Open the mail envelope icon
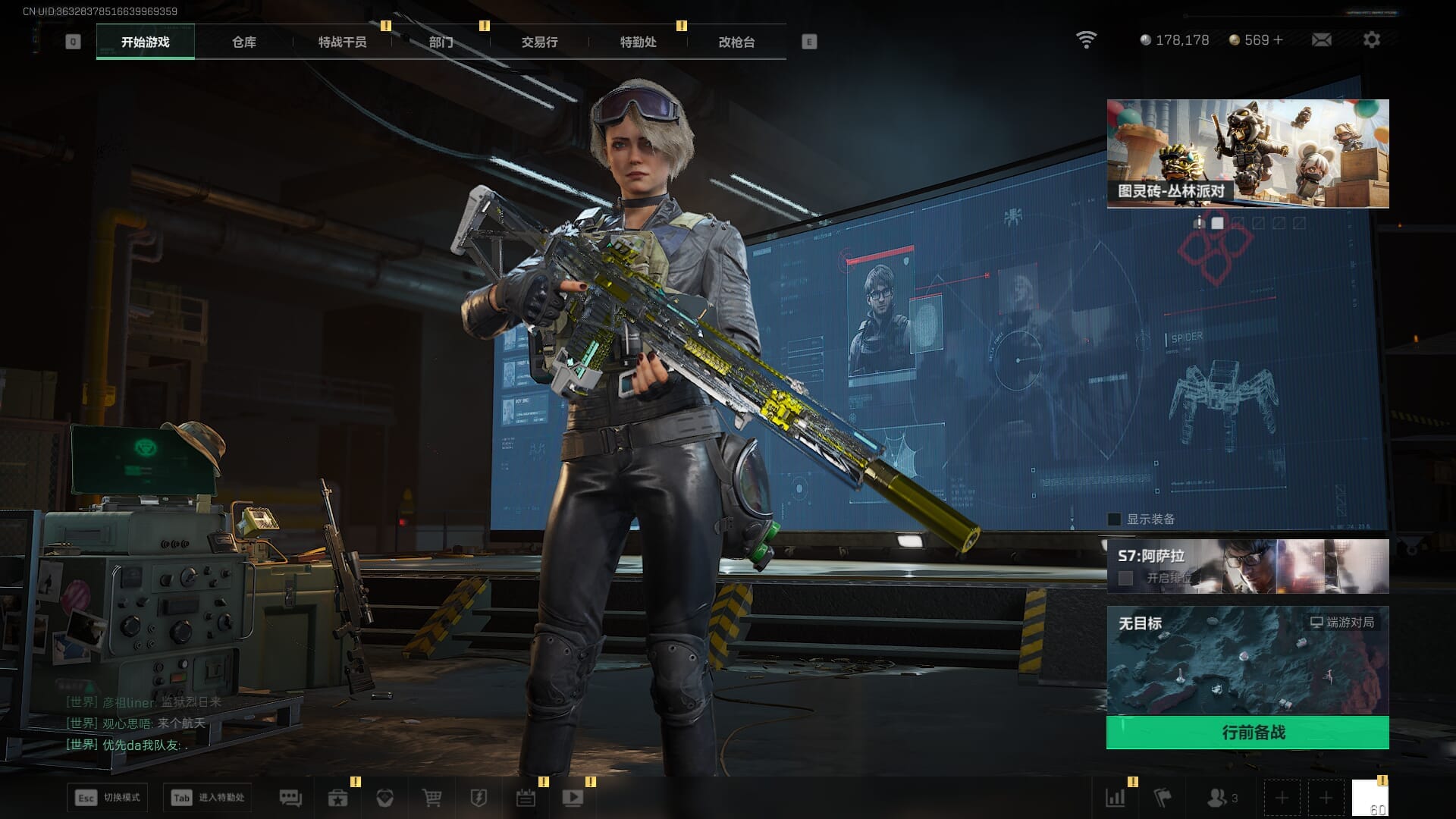The height and width of the screenshot is (819, 1456). click(x=1321, y=40)
